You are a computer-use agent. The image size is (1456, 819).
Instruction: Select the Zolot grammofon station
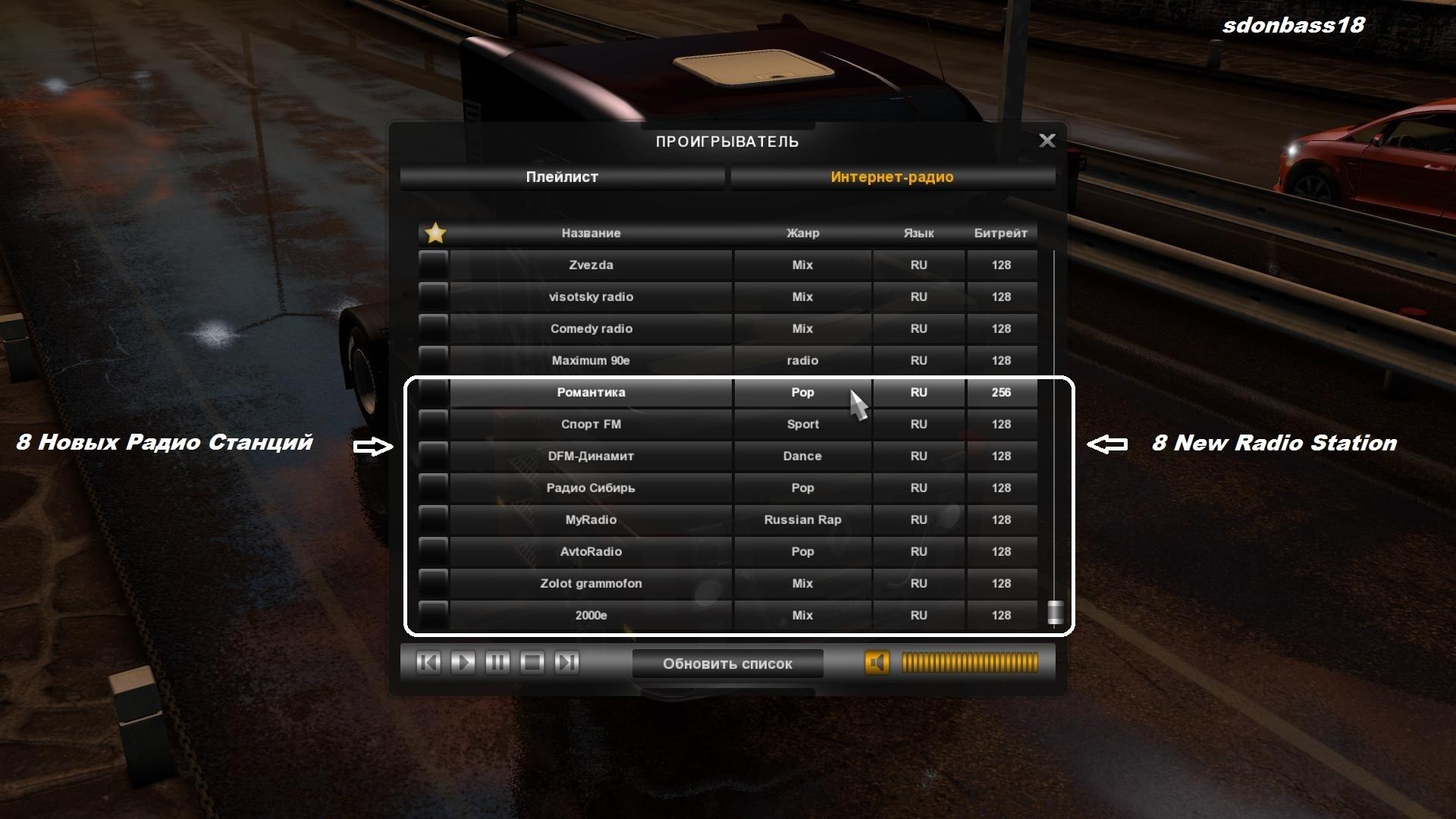591,584
